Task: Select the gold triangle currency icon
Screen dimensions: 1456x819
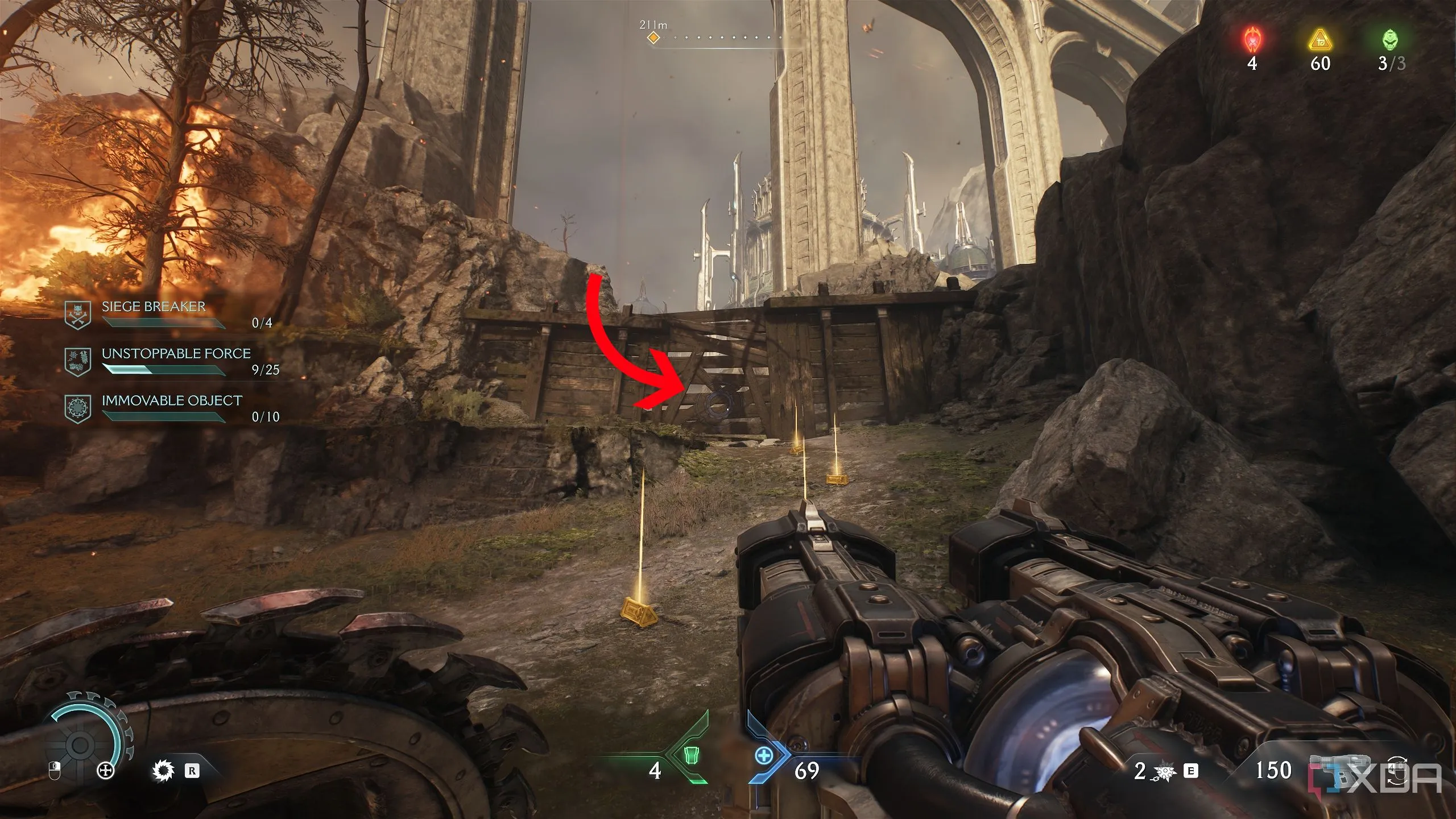Action: coord(1320,41)
